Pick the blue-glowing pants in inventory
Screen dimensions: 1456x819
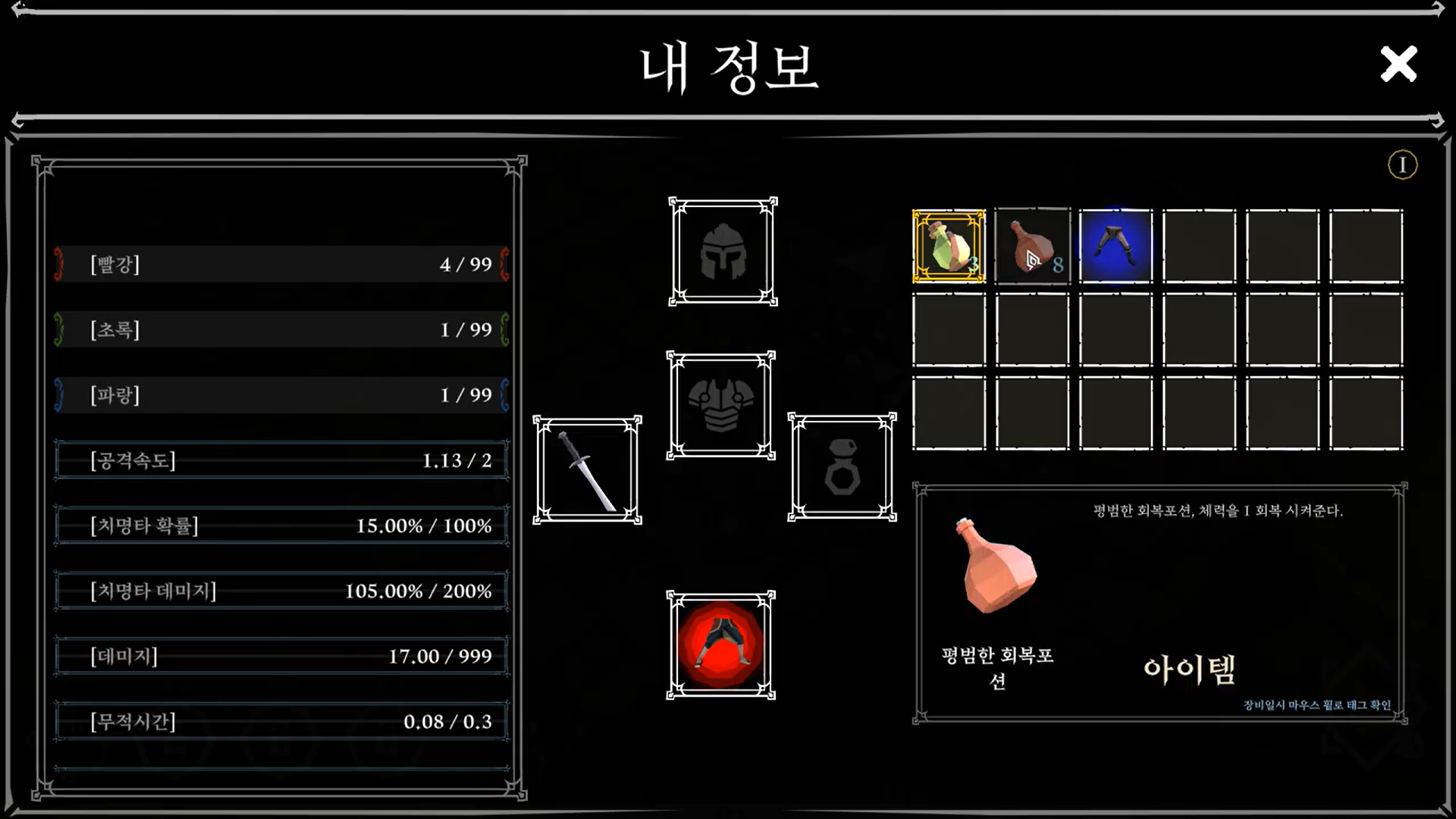tap(1116, 246)
